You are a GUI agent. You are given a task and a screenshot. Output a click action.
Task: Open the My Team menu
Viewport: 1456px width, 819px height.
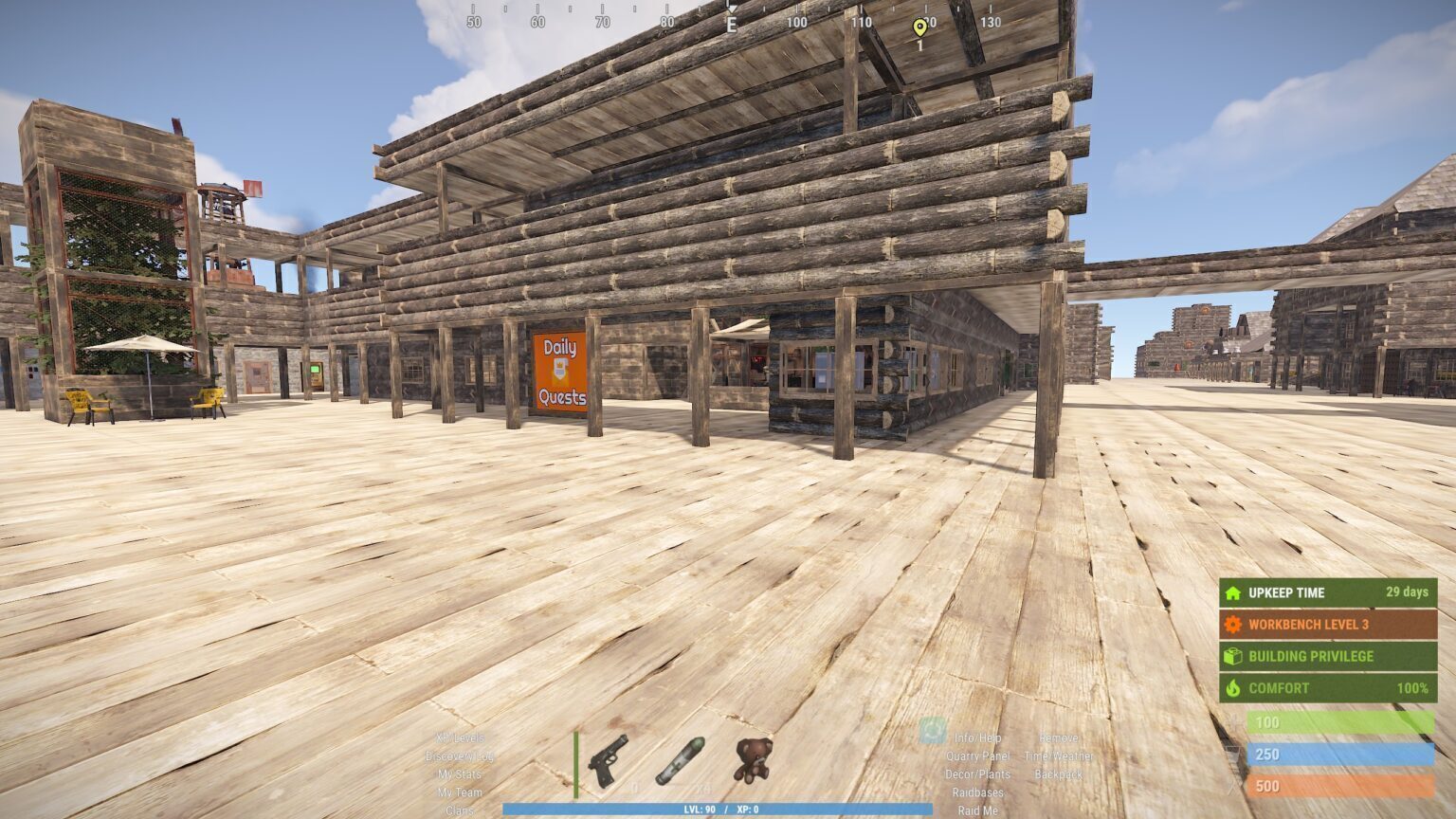(x=460, y=792)
